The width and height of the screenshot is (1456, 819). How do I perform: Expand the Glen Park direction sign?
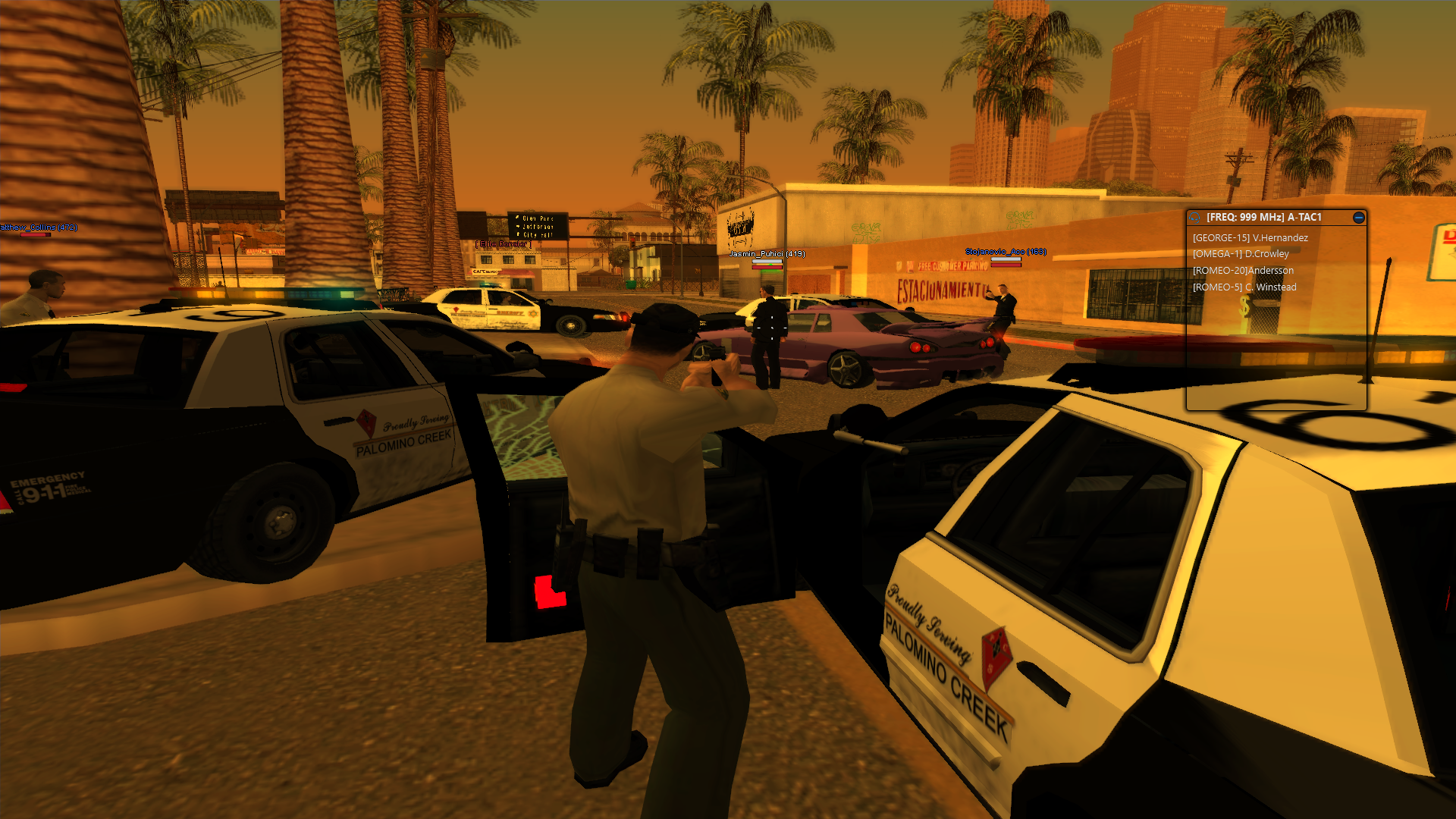point(538,218)
